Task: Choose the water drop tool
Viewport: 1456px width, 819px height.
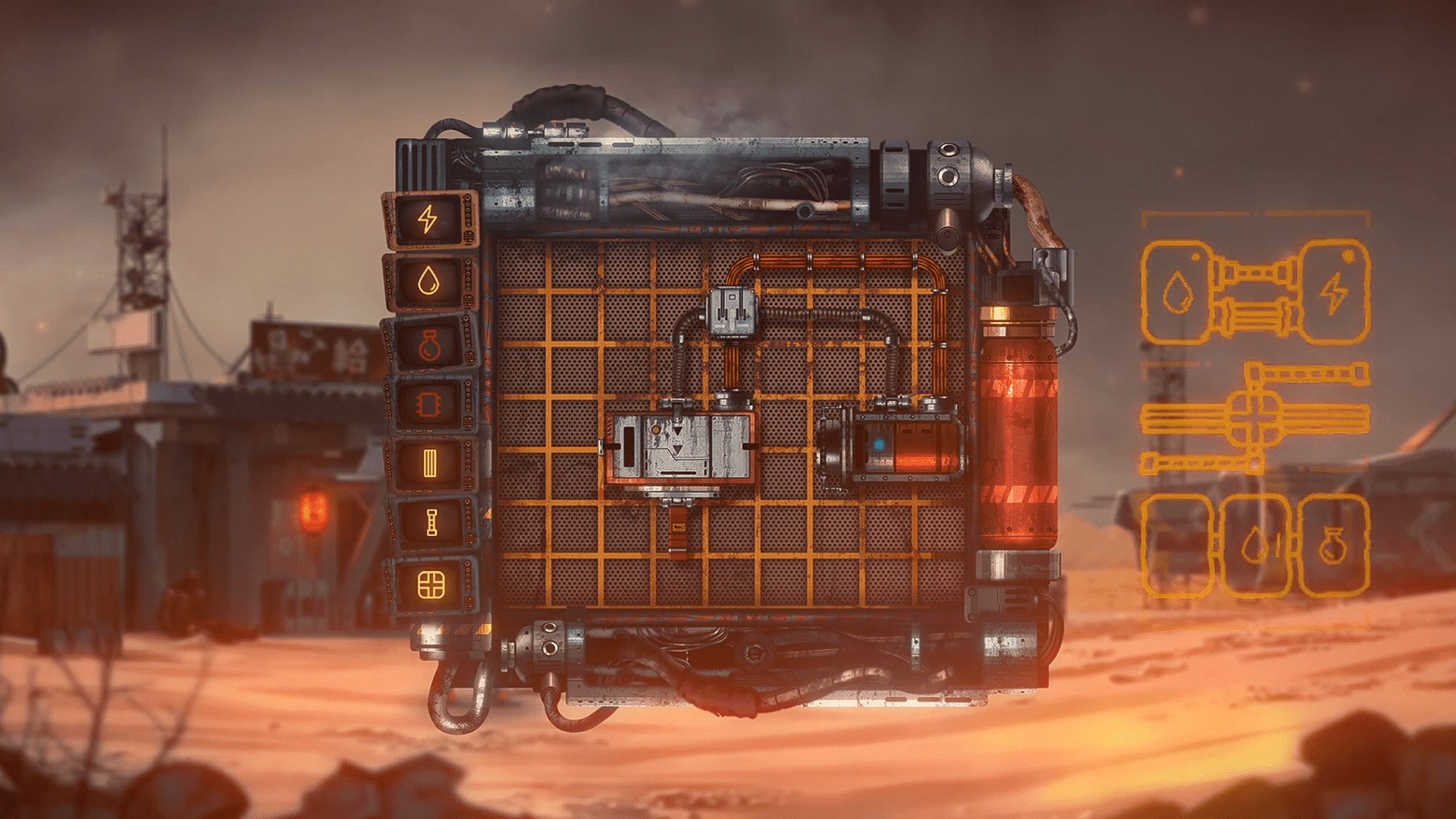Action: click(x=429, y=282)
